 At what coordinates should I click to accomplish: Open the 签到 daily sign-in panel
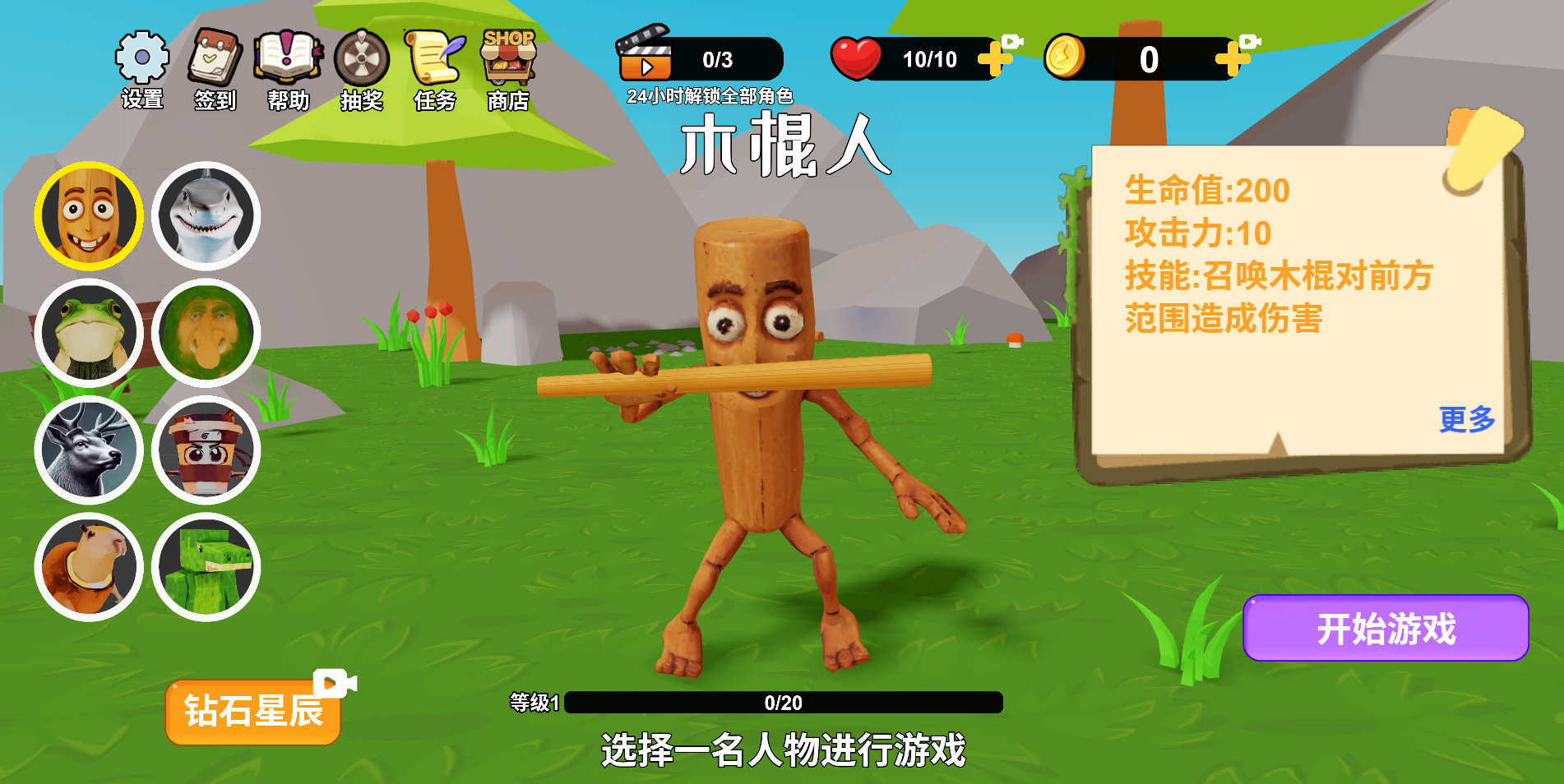coord(214,58)
